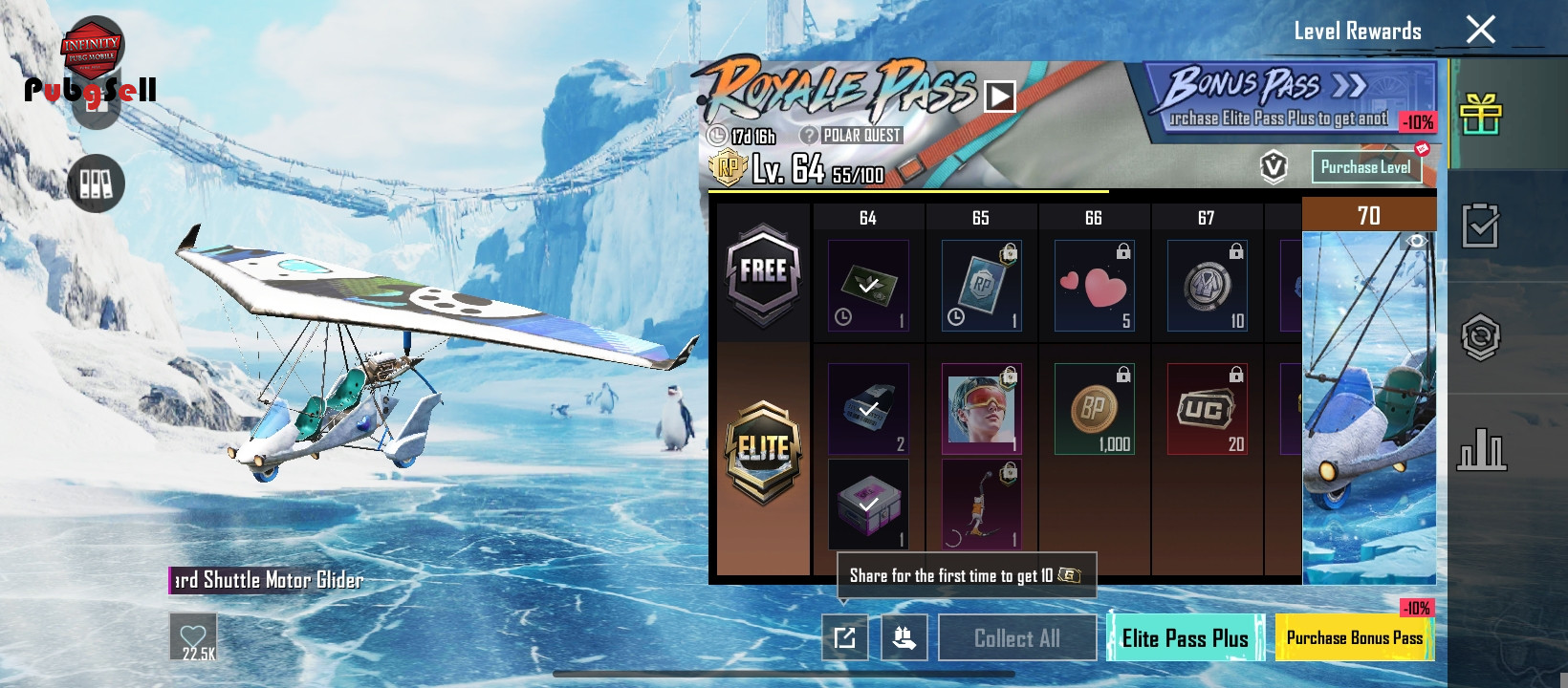Switch to the missions checklist tab
Viewport: 1568px width, 688px height.
pyautogui.click(x=1480, y=226)
